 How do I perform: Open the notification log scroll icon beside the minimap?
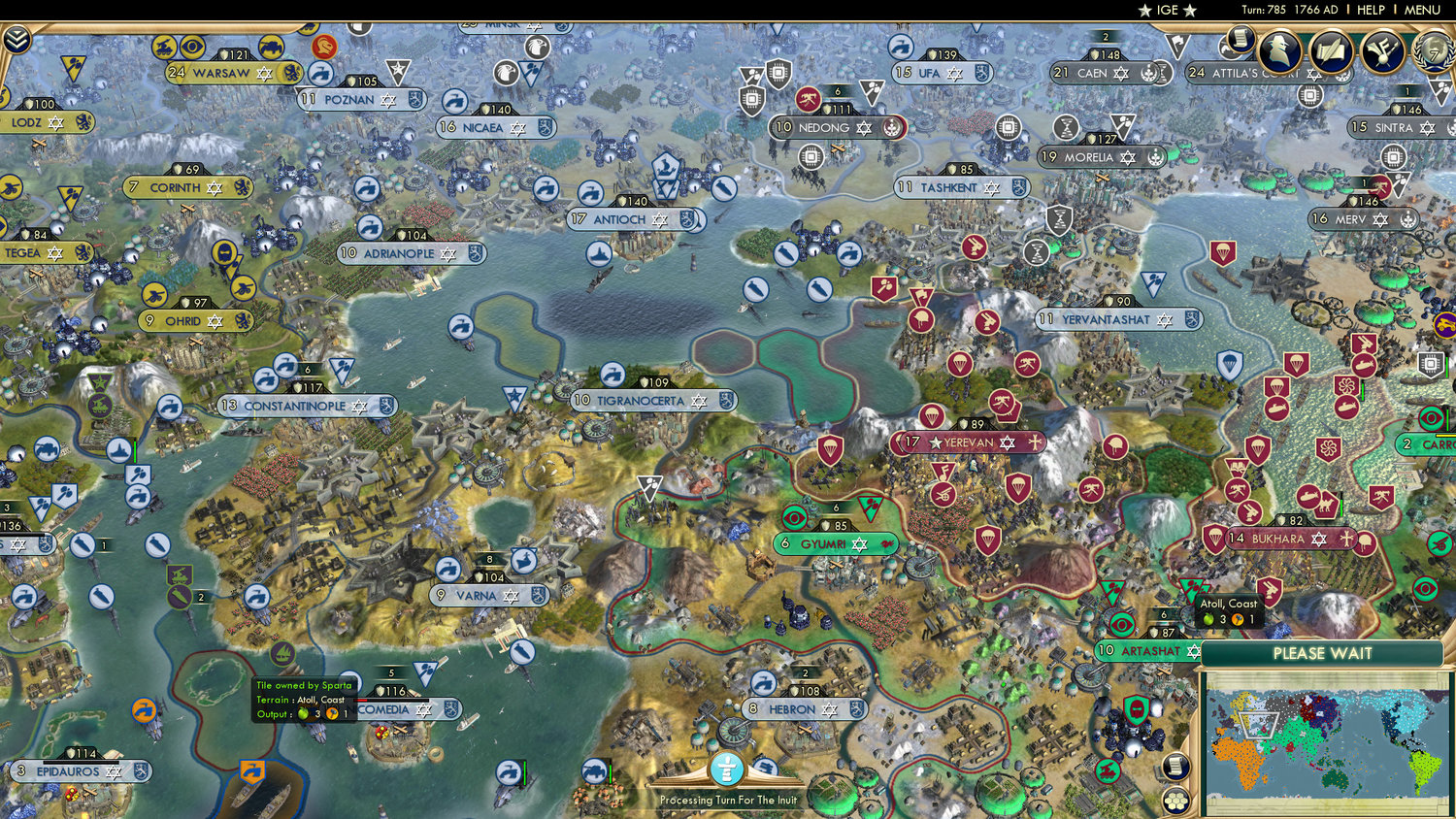coord(1175,766)
